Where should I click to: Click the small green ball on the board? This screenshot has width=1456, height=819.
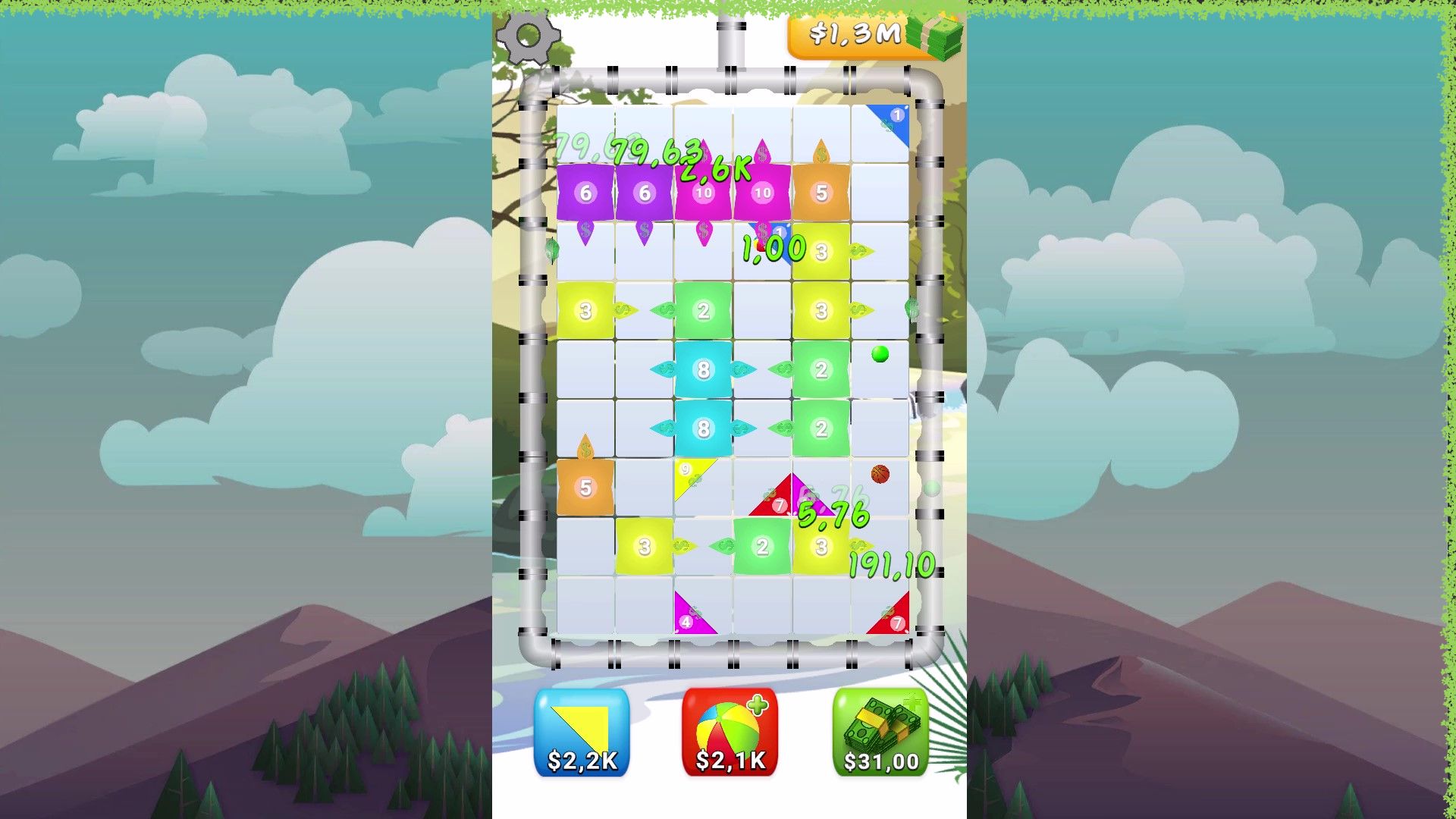click(x=879, y=353)
